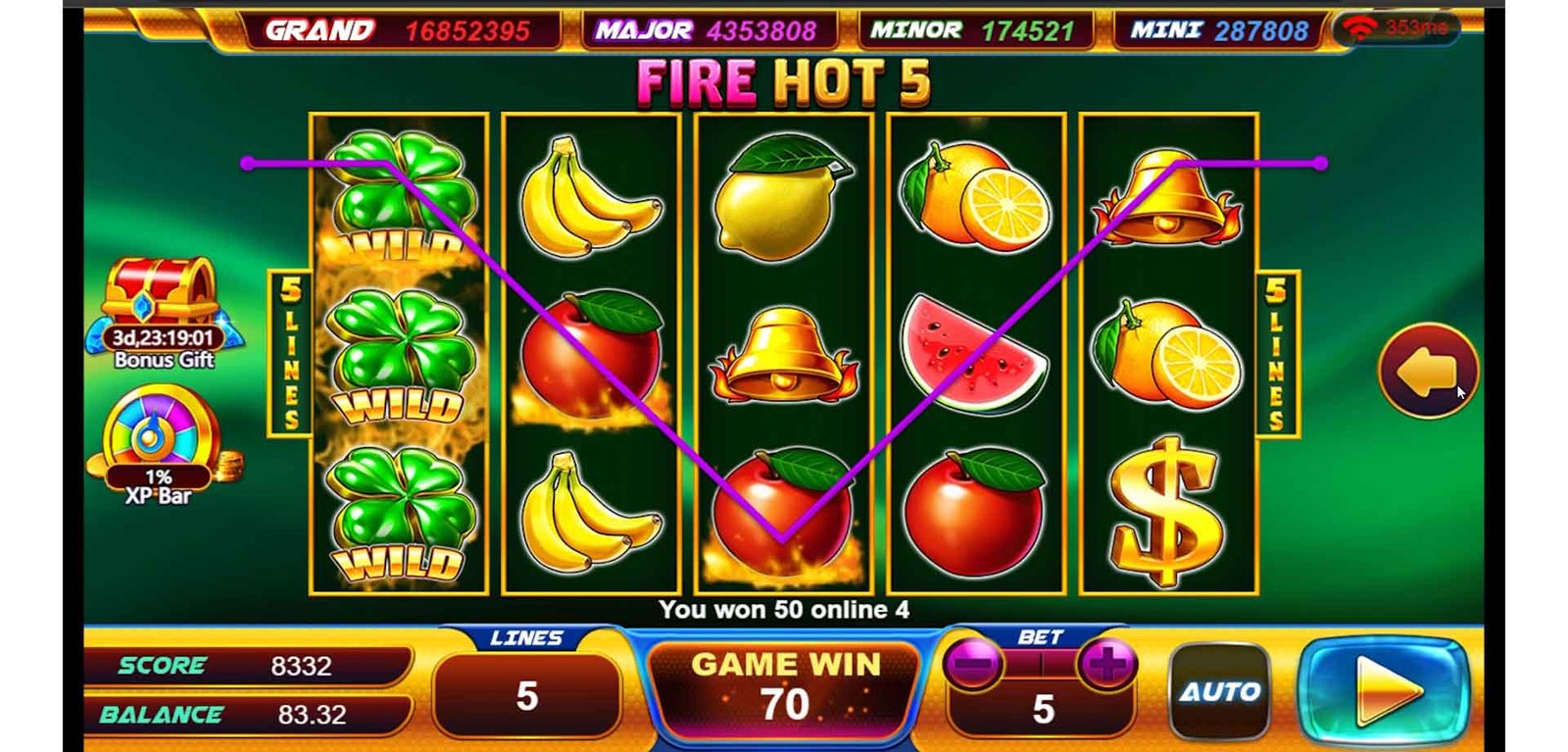Spin the reels with the play arrow

[x=1385, y=691]
